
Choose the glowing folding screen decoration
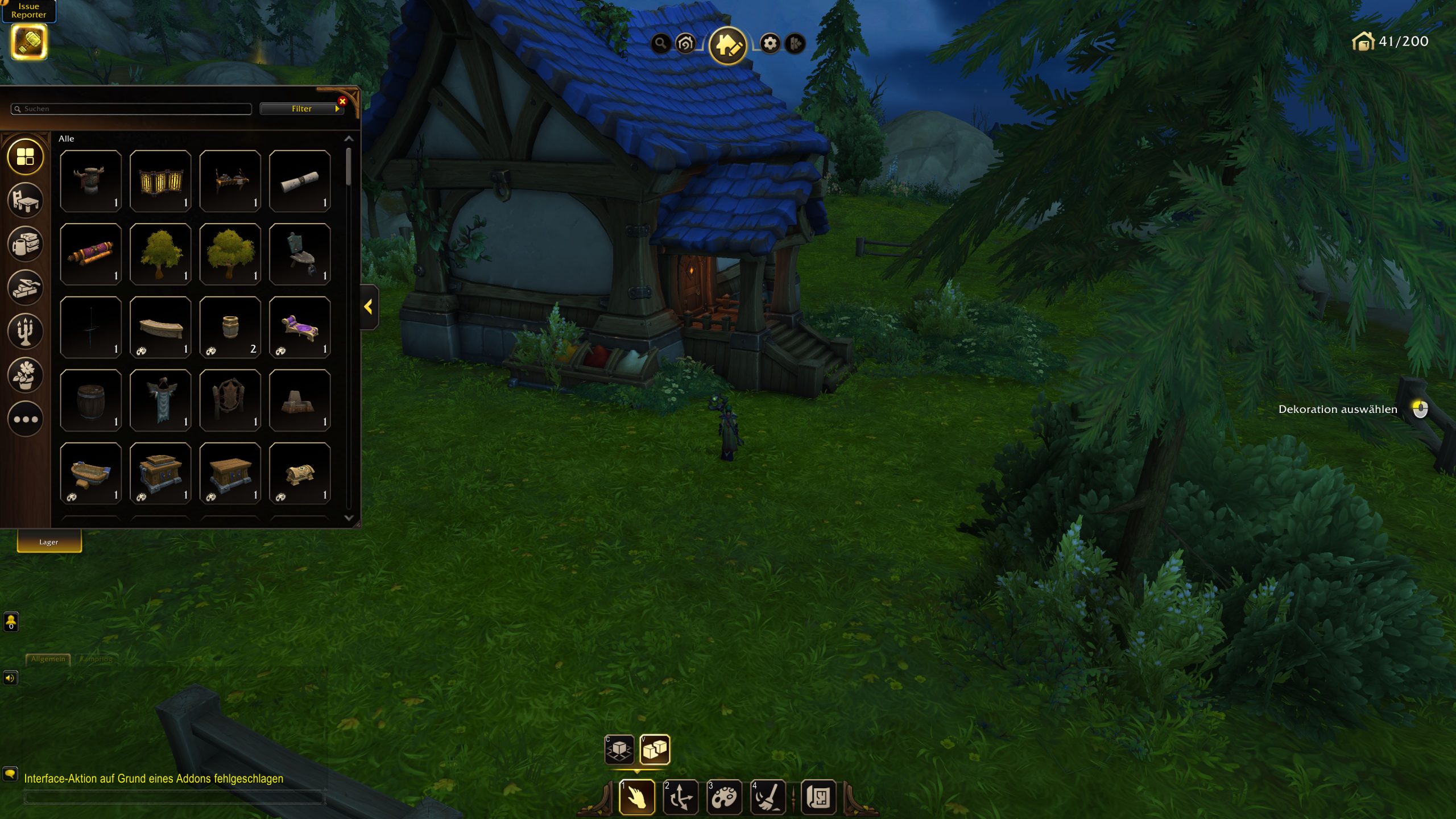[x=160, y=181]
